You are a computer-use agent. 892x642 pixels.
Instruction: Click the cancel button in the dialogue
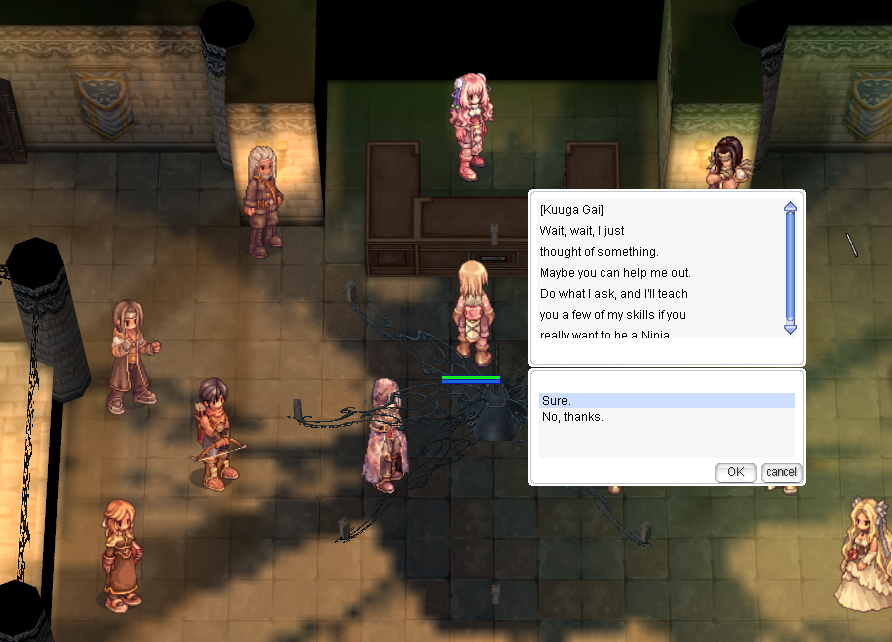(781, 472)
